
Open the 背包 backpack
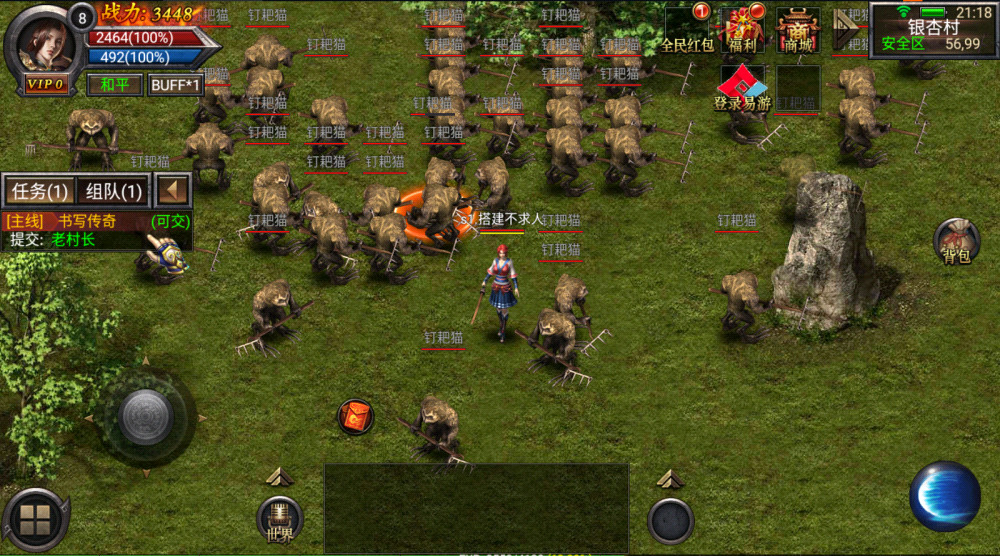coord(956,243)
